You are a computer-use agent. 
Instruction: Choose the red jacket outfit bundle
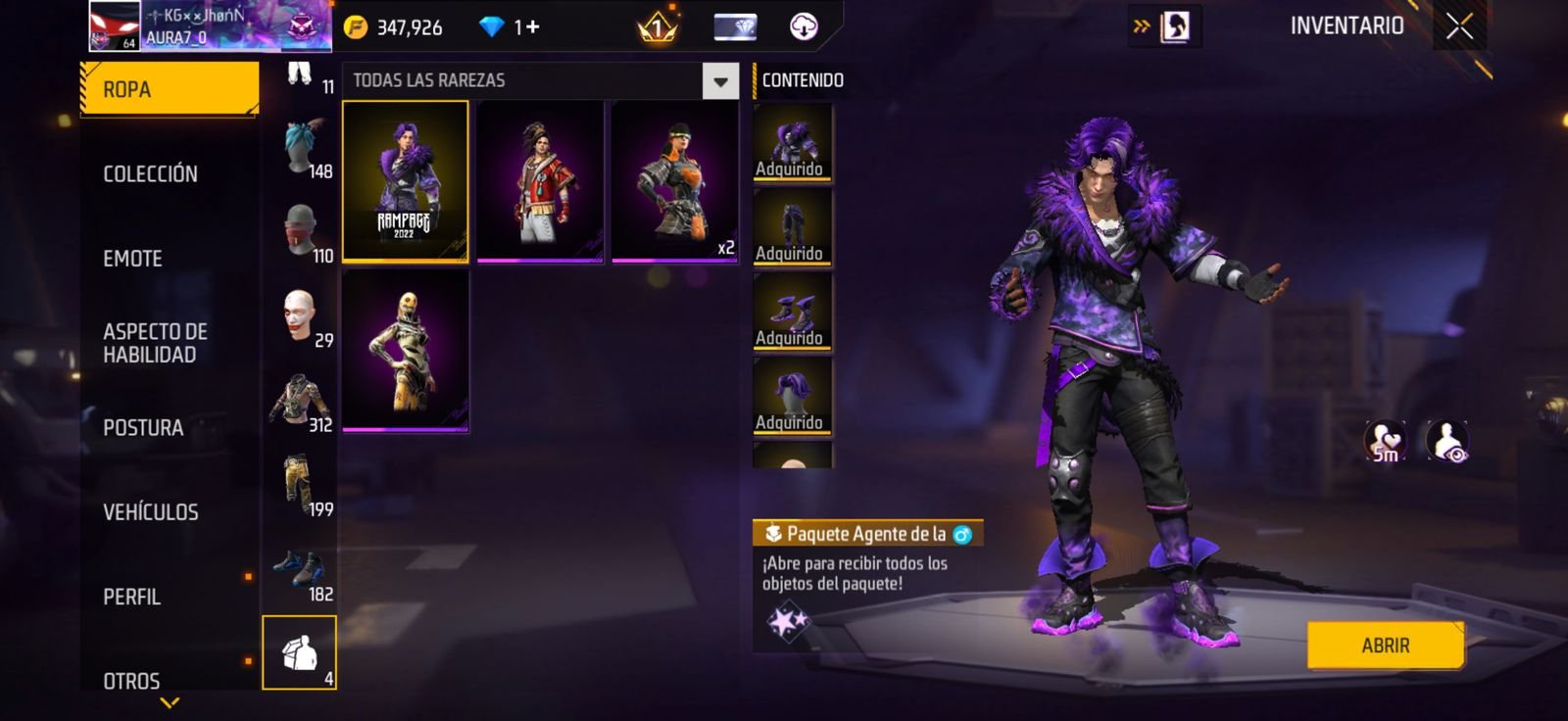click(540, 181)
